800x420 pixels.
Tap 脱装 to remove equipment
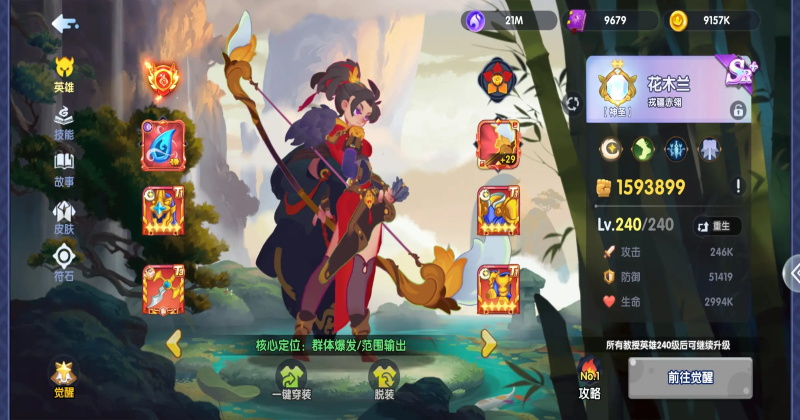pyautogui.click(x=384, y=380)
